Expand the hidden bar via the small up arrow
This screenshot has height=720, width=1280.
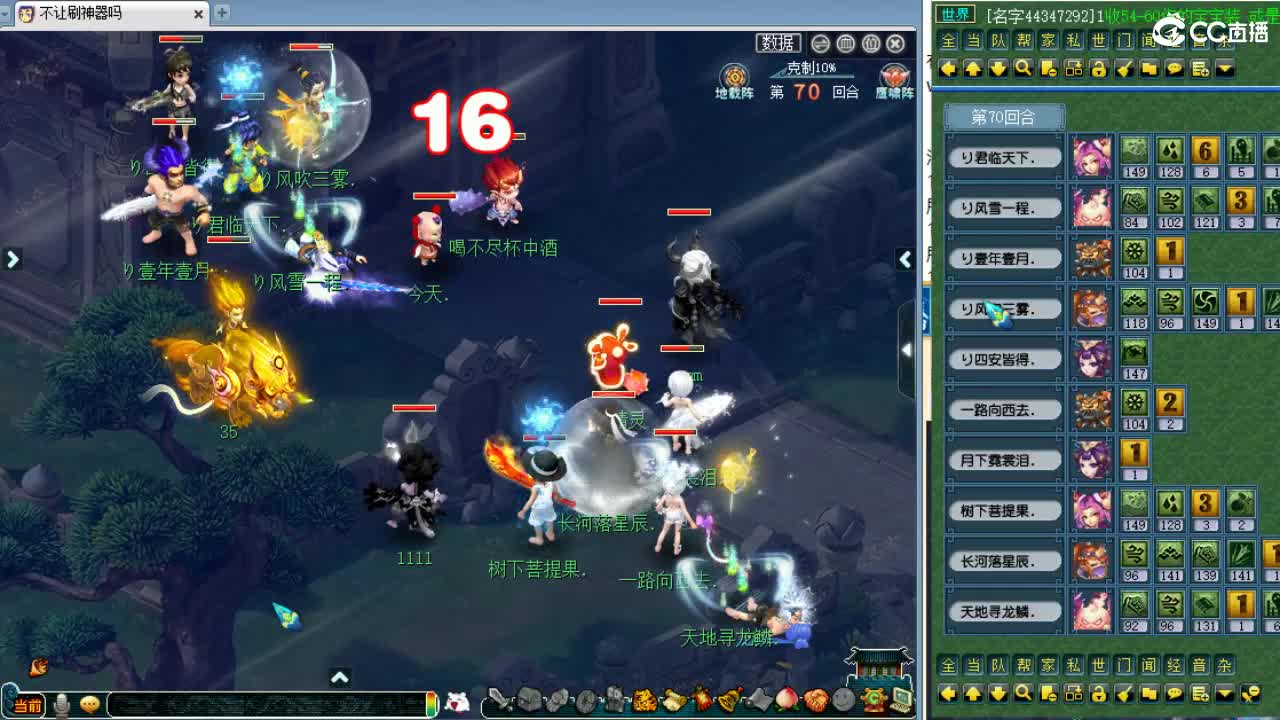pyautogui.click(x=341, y=676)
